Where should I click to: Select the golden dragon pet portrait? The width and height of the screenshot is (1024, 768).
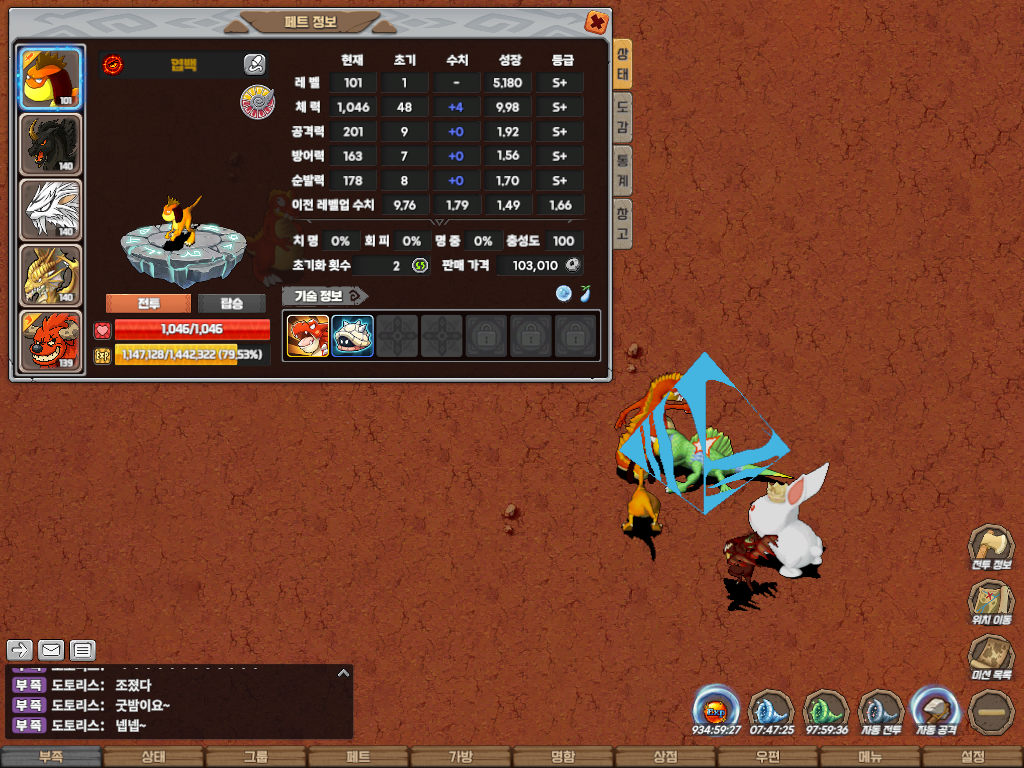[x=50, y=275]
